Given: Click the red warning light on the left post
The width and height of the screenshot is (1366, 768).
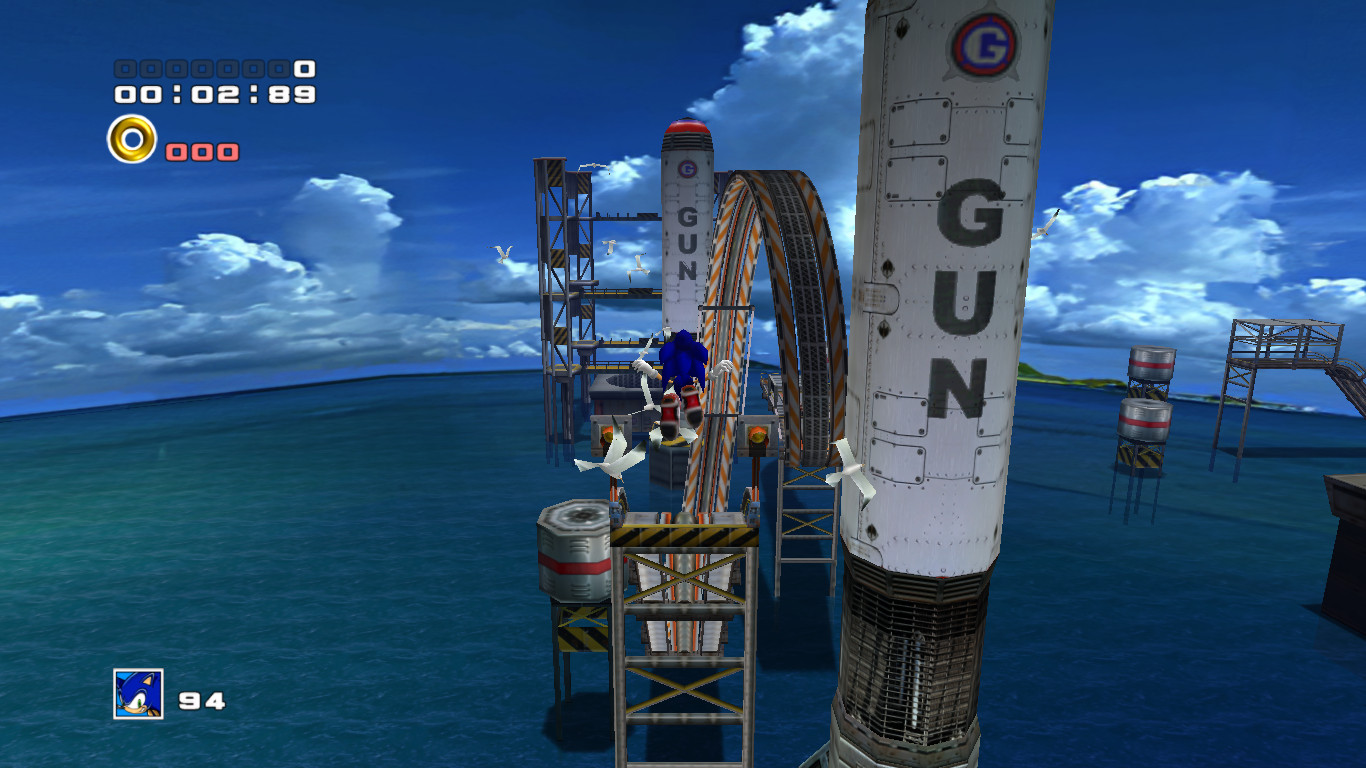Looking at the screenshot, I should point(609,434).
